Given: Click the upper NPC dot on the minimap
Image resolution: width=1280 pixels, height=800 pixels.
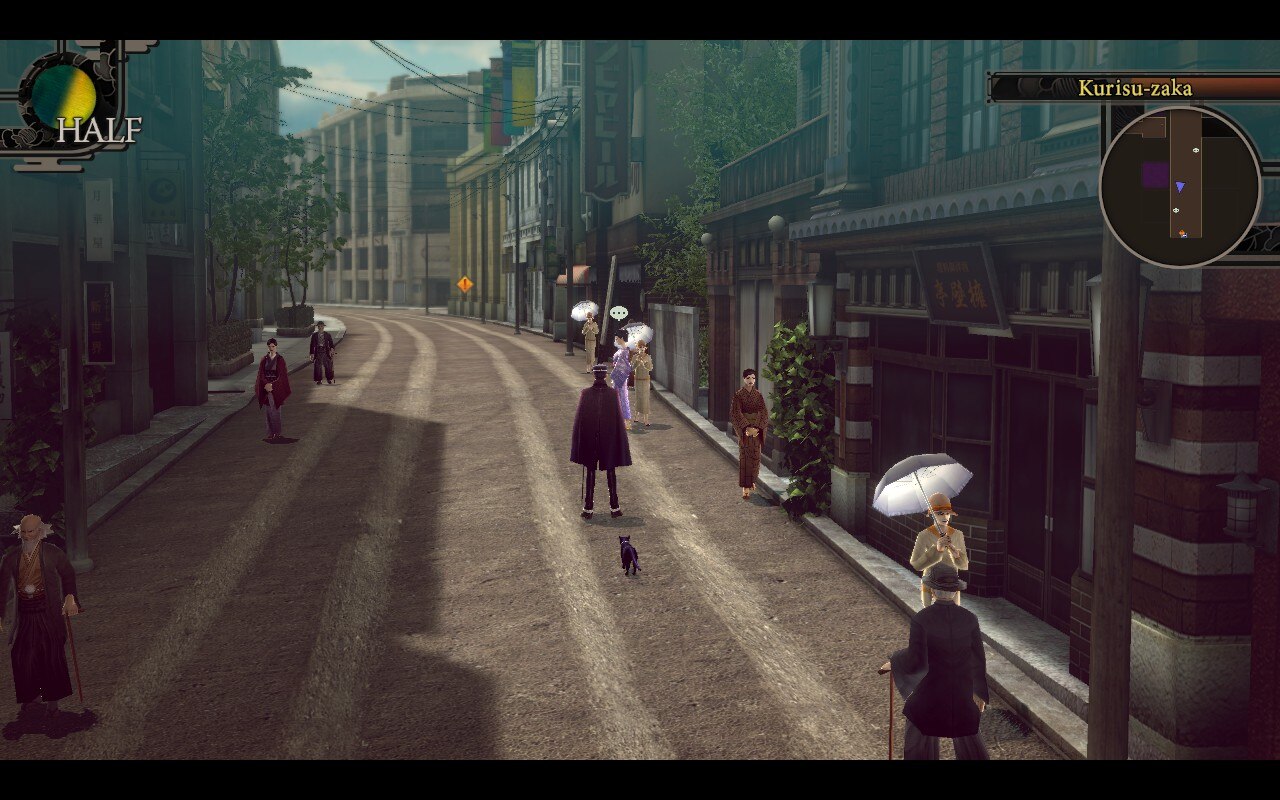Looking at the screenshot, I should tap(1196, 150).
